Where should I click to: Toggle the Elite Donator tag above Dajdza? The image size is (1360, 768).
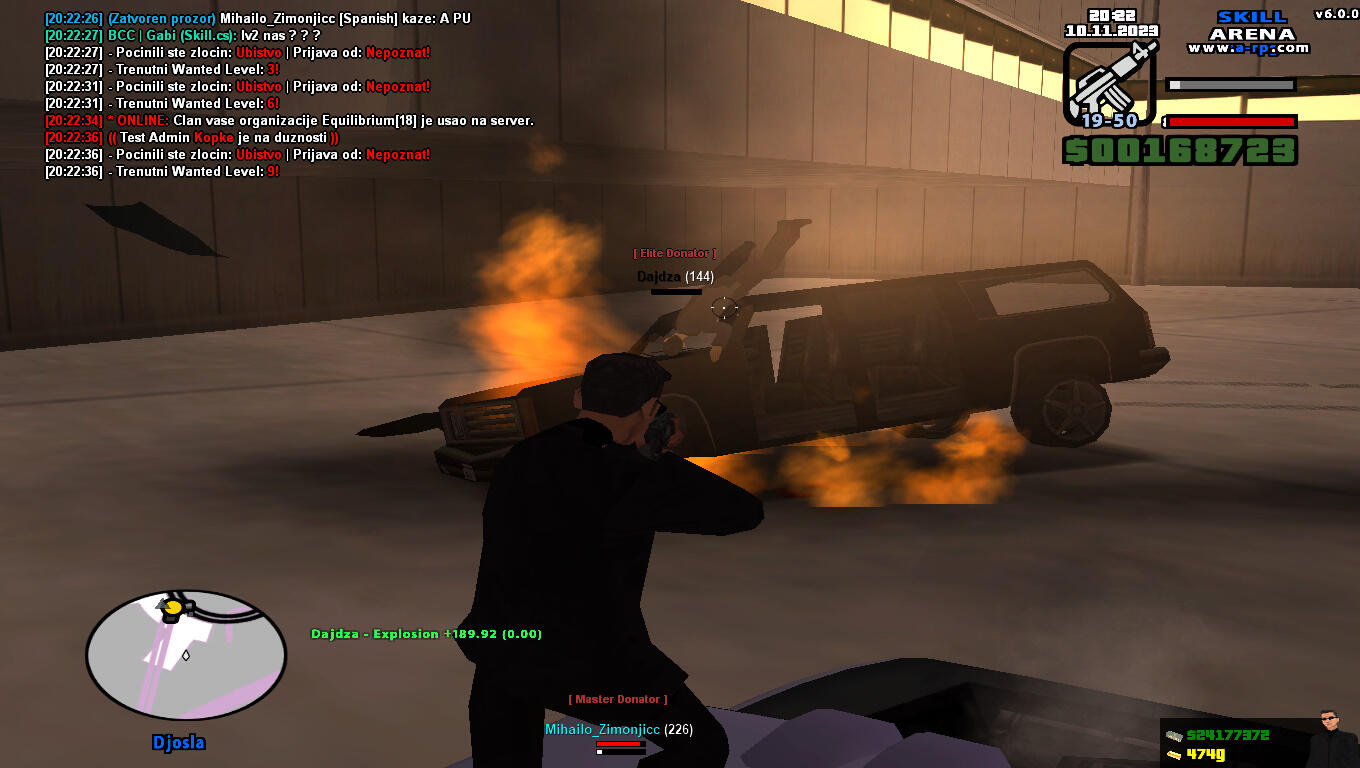[675, 252]
